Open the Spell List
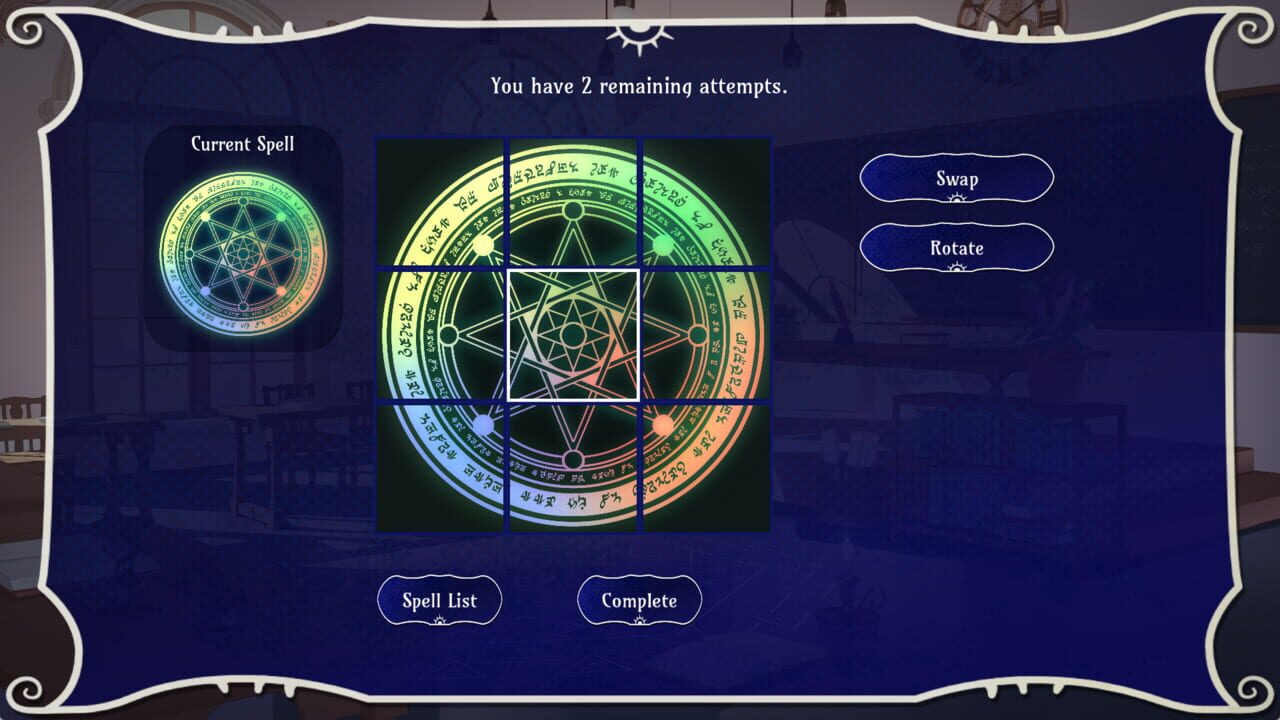This screenshot has height=720, width=1280. [x=439, y=600]
